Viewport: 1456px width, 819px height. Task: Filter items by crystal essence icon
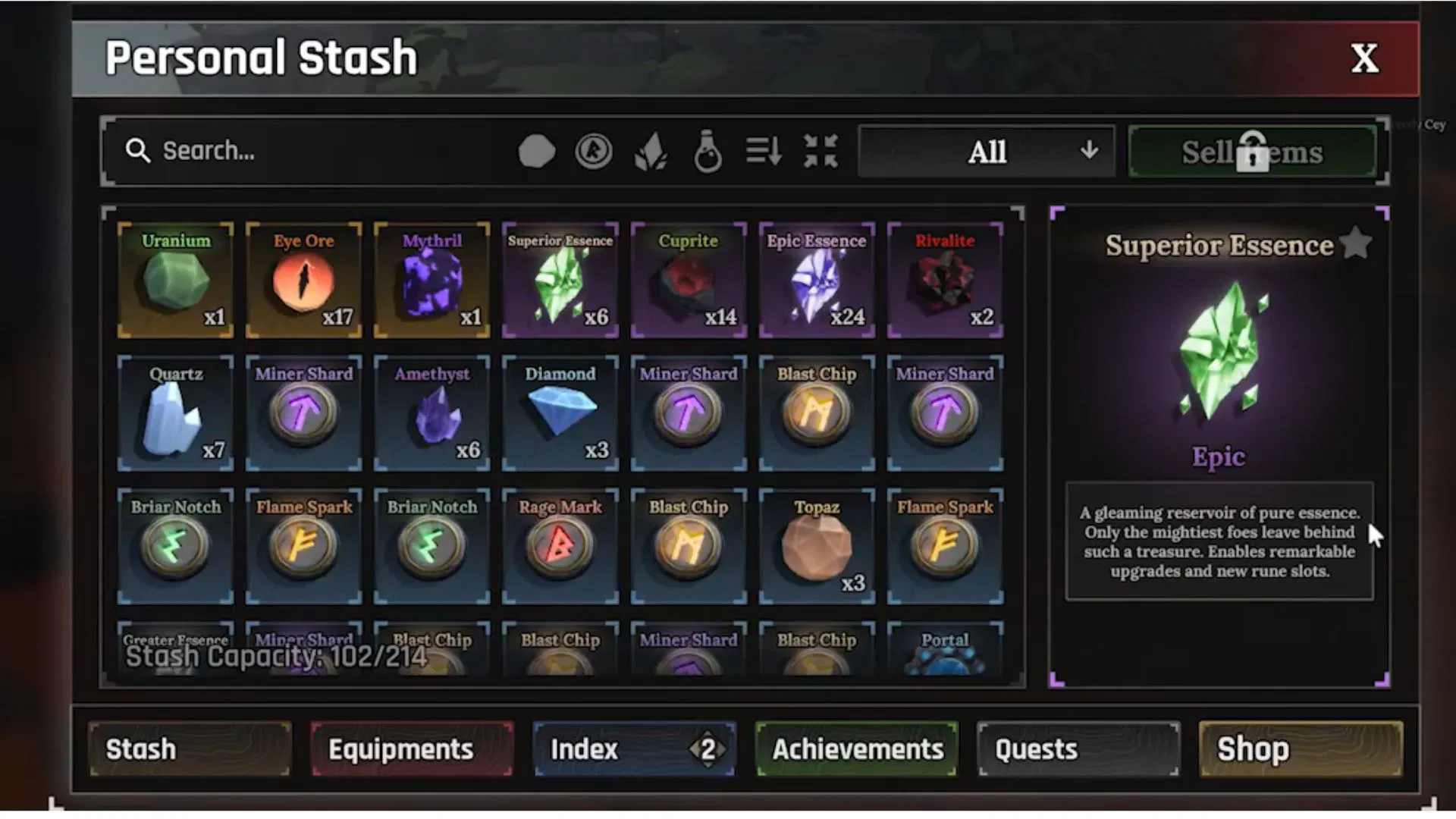(651, 151)
